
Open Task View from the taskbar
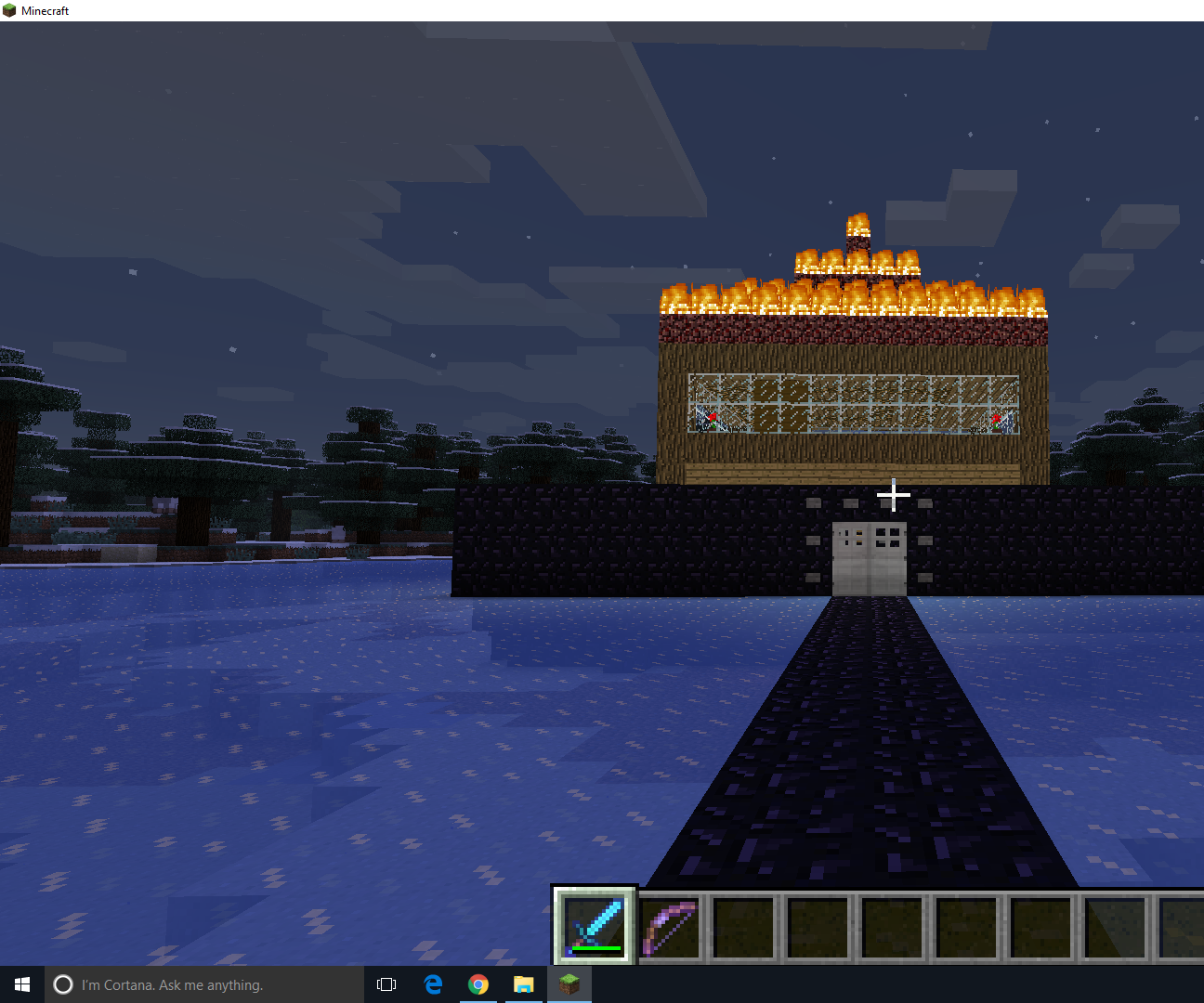(386, 984)
